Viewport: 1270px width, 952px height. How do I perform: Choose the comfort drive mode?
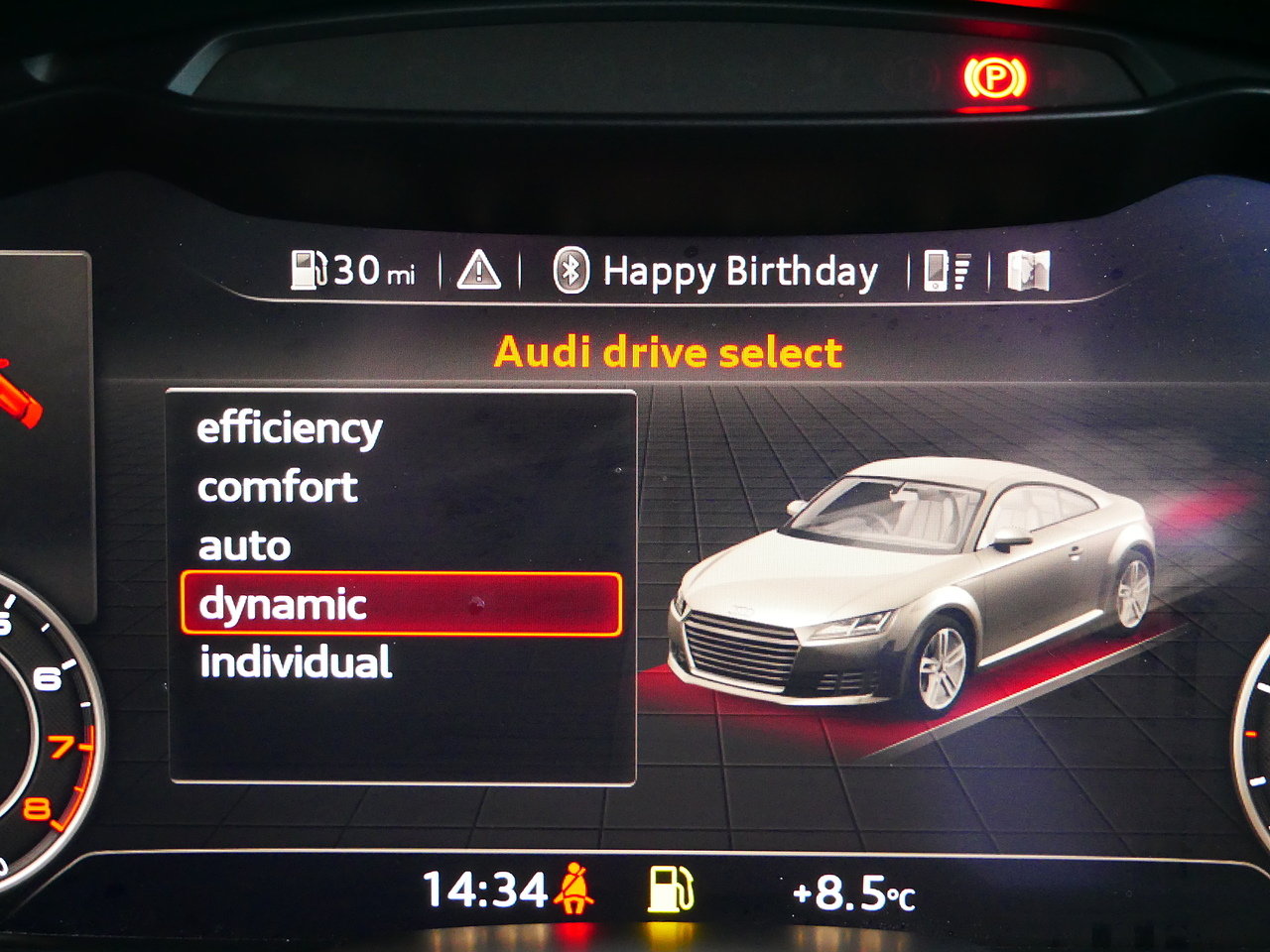click(x=278, y=487)
